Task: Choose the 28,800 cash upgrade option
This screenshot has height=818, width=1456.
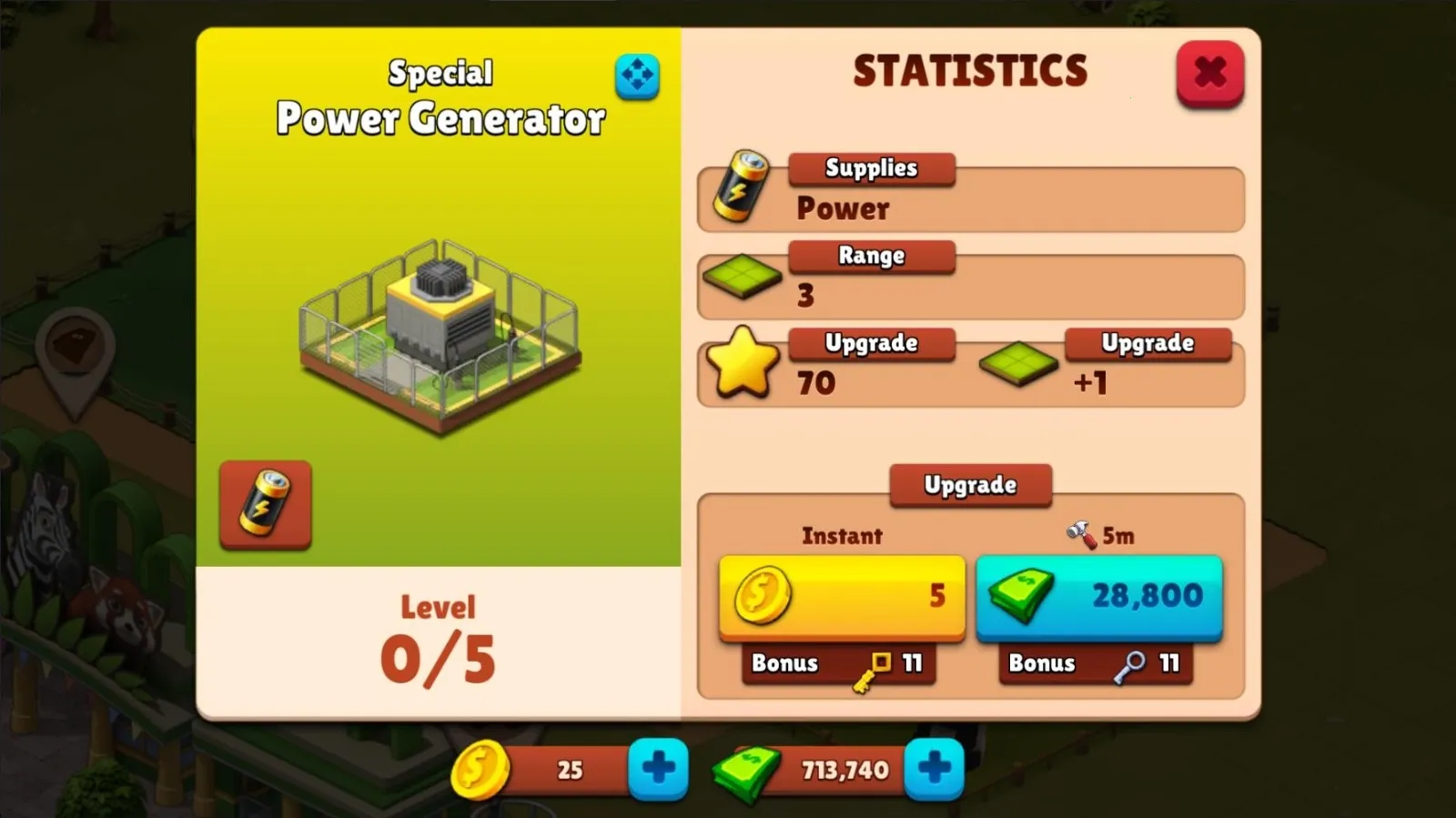Action: coord(1097,598)
